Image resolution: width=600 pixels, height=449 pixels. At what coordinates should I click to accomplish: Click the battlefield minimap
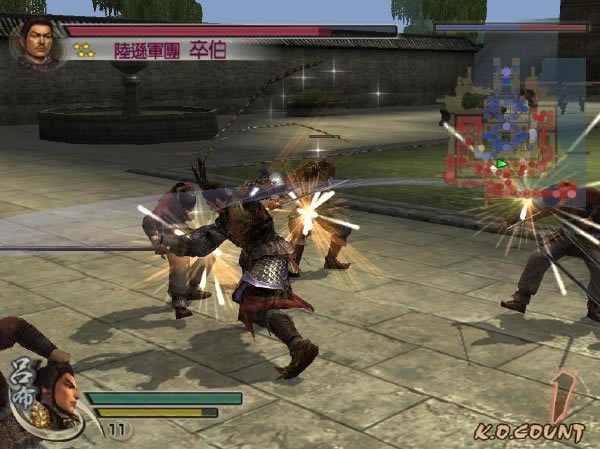514,130
